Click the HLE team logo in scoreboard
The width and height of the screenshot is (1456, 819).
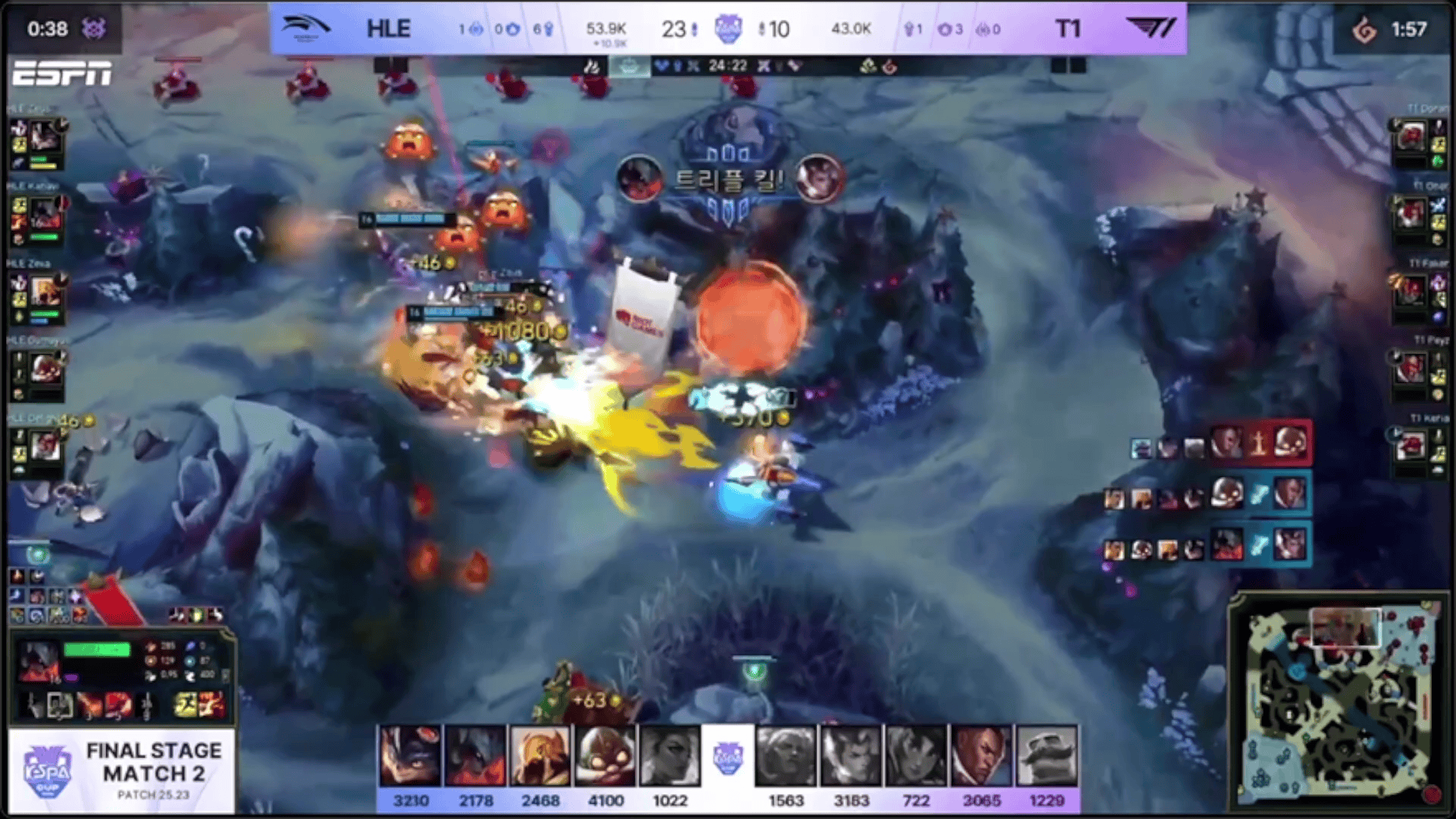coord(306,29)
